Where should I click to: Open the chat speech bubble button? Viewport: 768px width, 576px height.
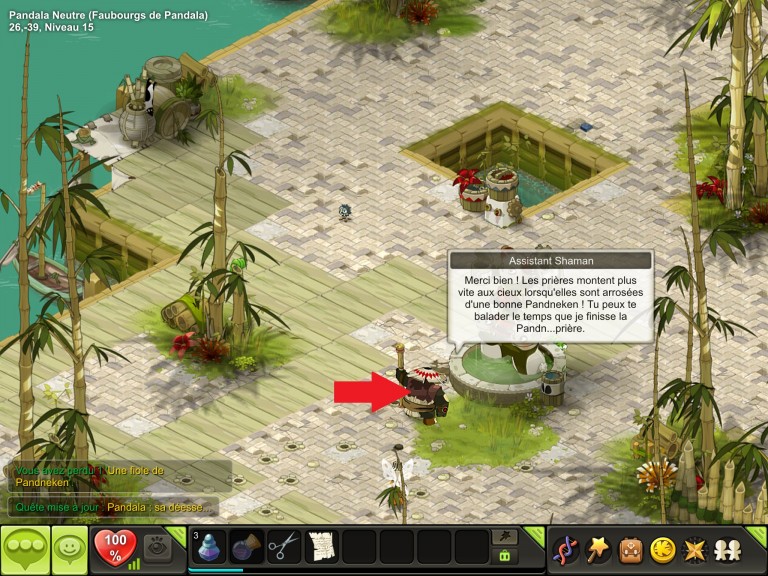click(x=25, y=549)
